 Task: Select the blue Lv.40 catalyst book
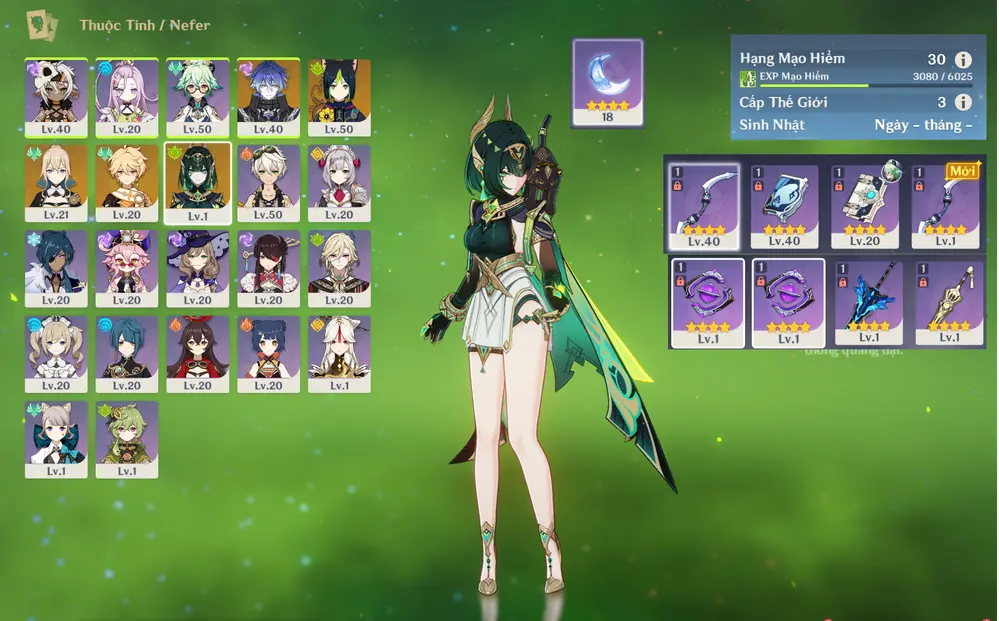785,206
